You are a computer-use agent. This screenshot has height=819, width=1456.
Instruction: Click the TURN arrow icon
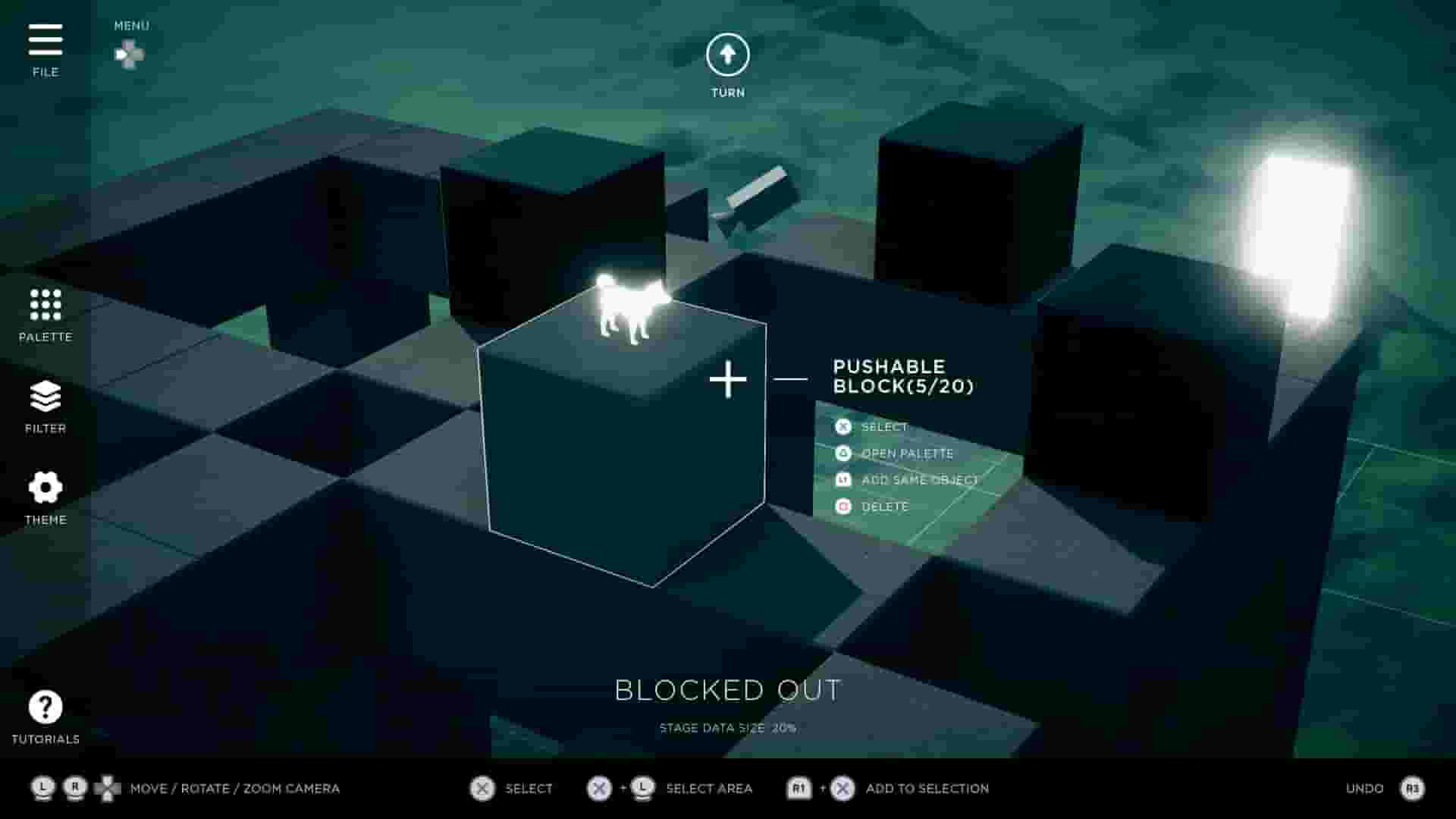click(x=726, y=55)
